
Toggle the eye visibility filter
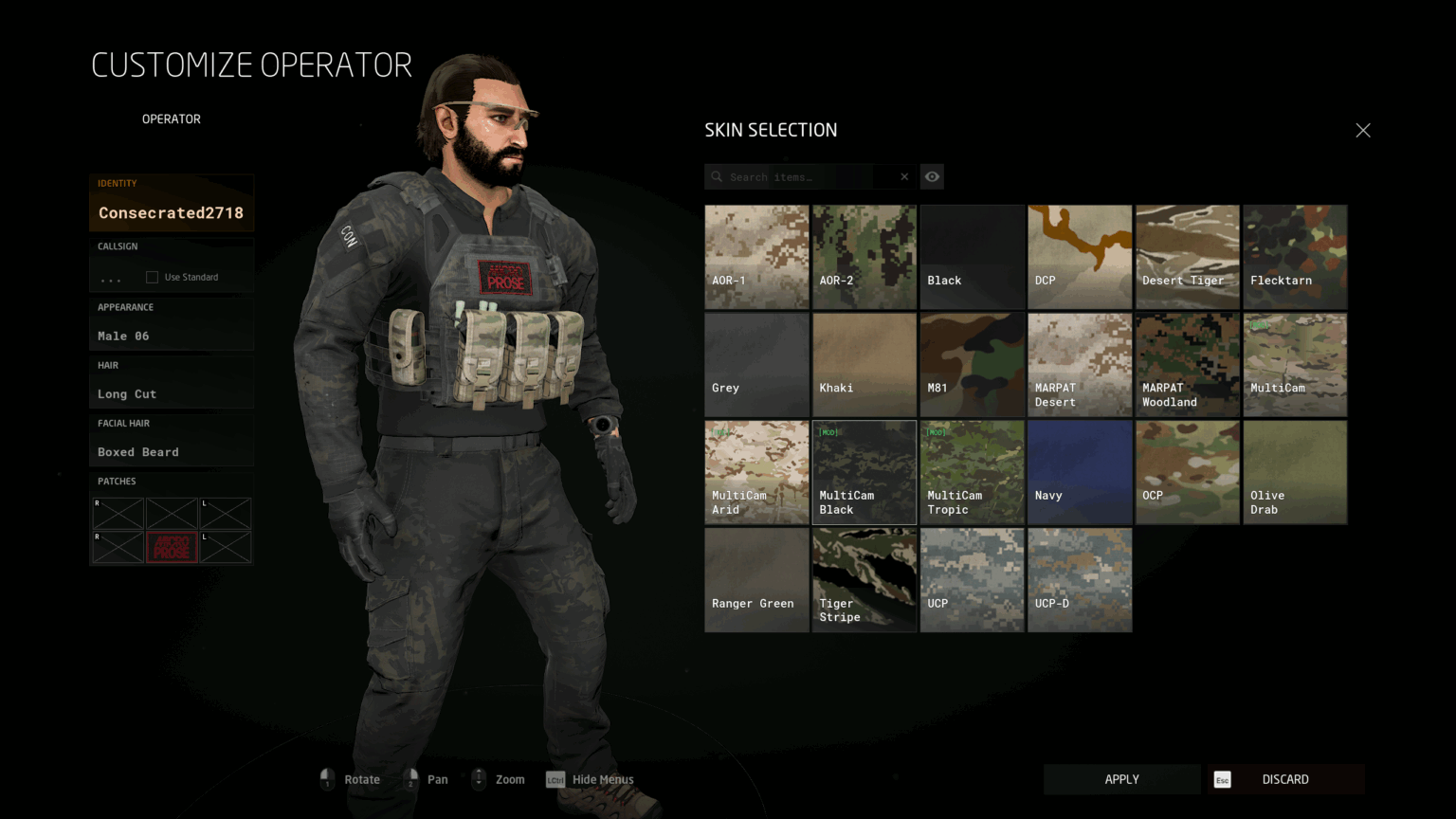pyautogui.click(x=933, y=177)
